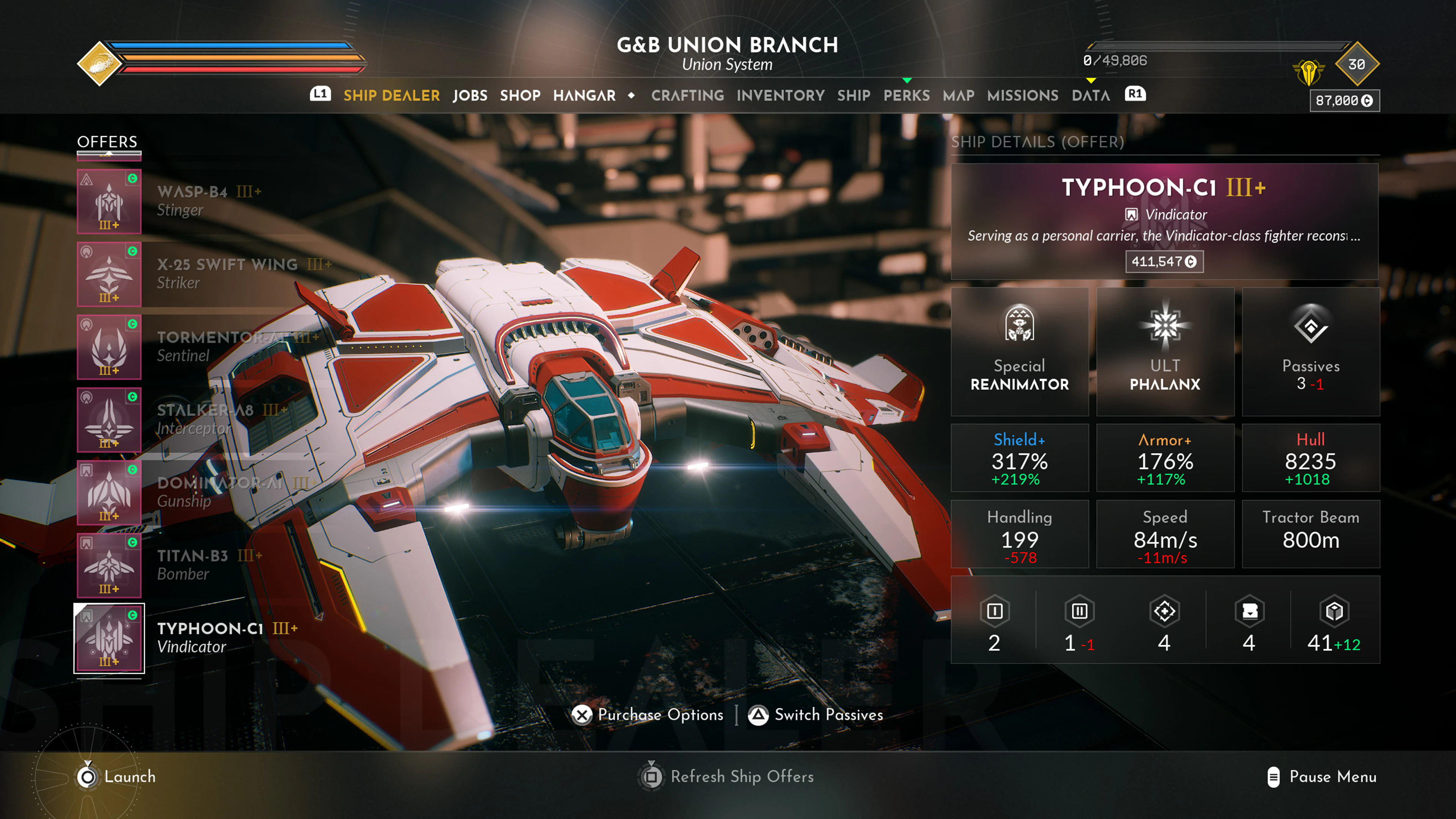This screenshot has width=1456, height=819.
Task: Switch to the HANGAR tab
Action: pos(584,95)
